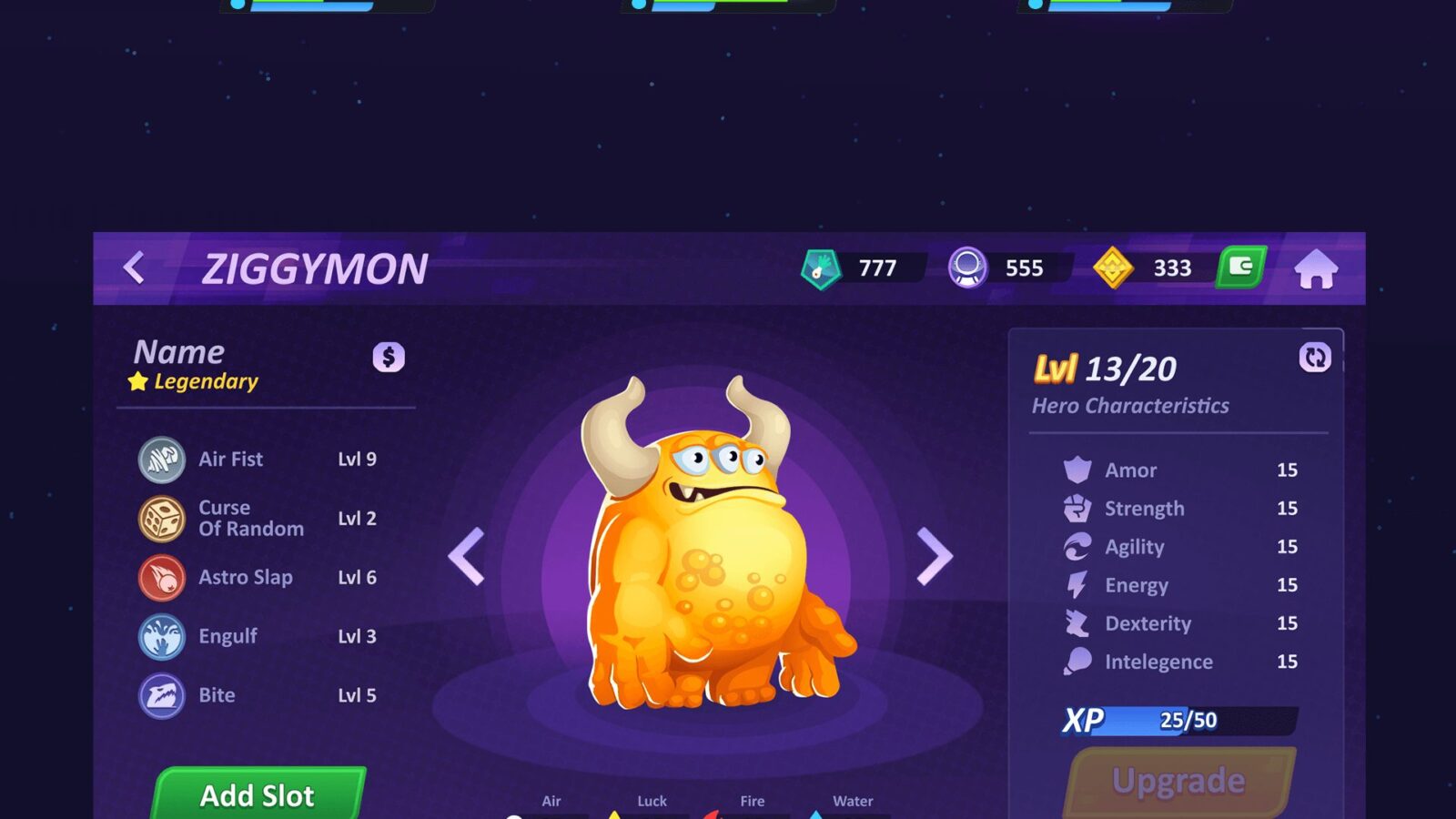Upgrade the hero
The image size is (1456, 819).
[x=1179, y=782]
